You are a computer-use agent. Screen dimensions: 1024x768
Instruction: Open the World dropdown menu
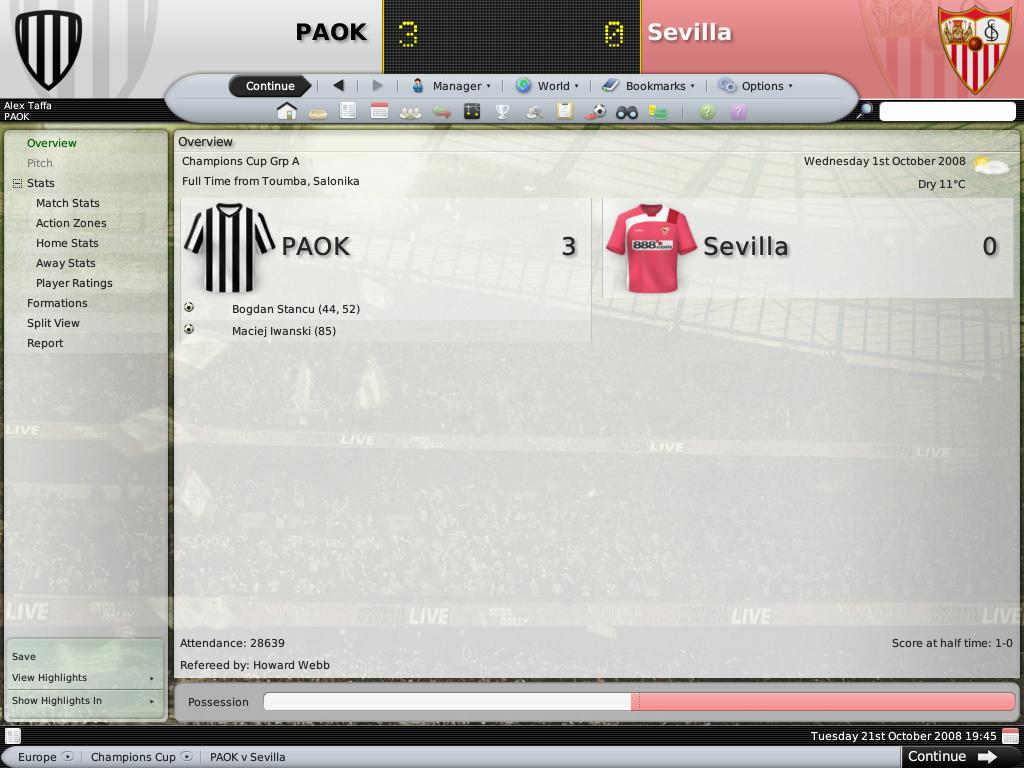click(546, 86)
